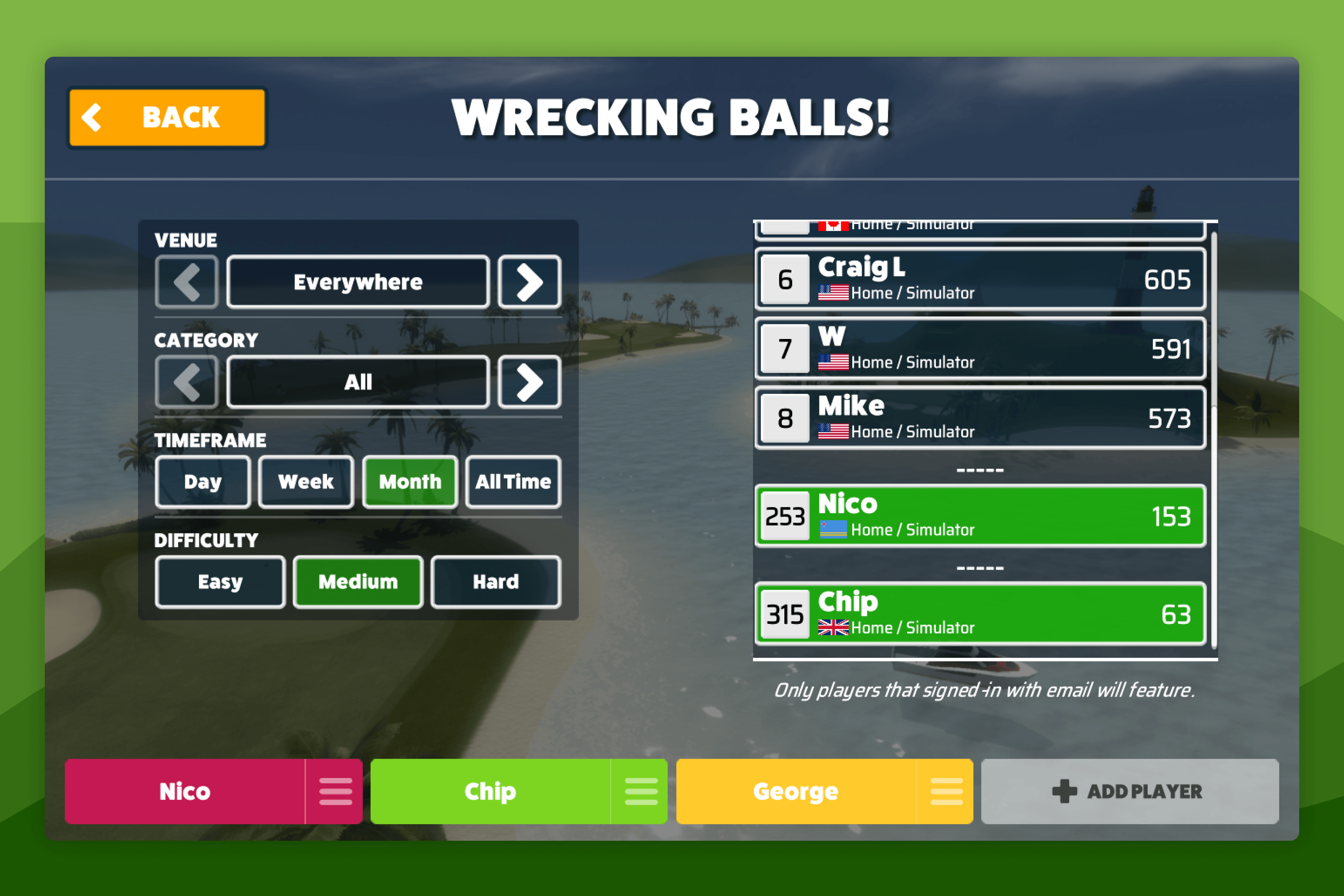The height and width of the screenshot is (896, 1344).
Task: Open George's hamburger menu
Action: [948, 791]
